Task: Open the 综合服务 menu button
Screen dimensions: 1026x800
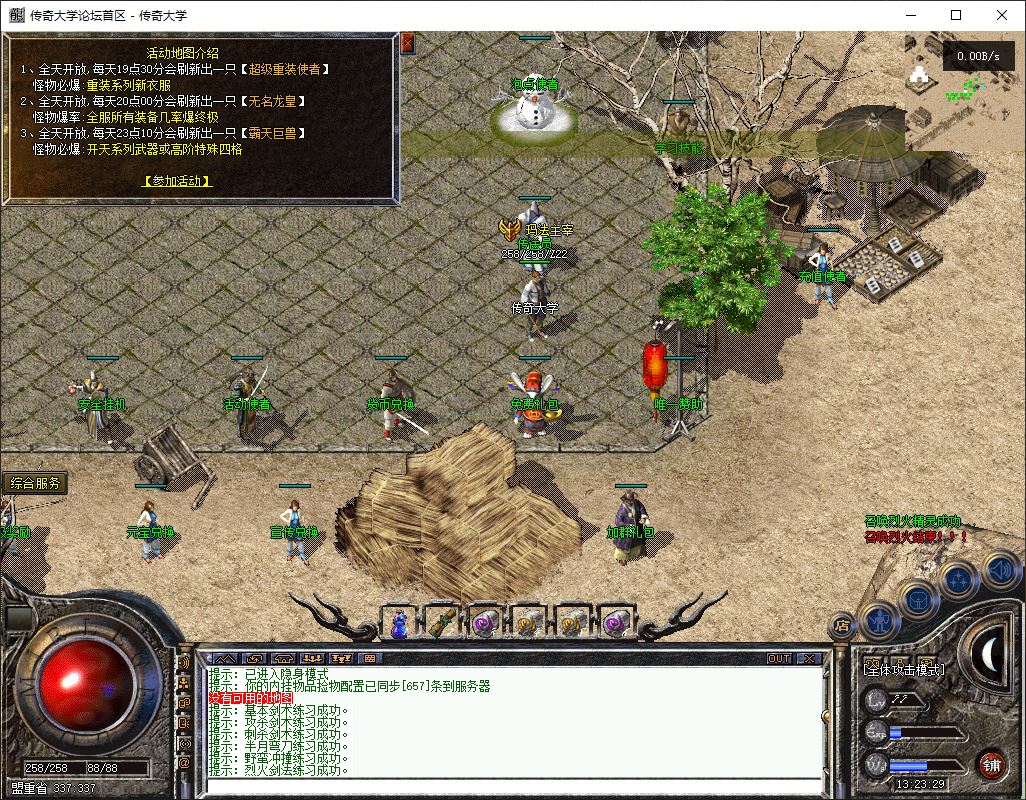Action: 35,484
